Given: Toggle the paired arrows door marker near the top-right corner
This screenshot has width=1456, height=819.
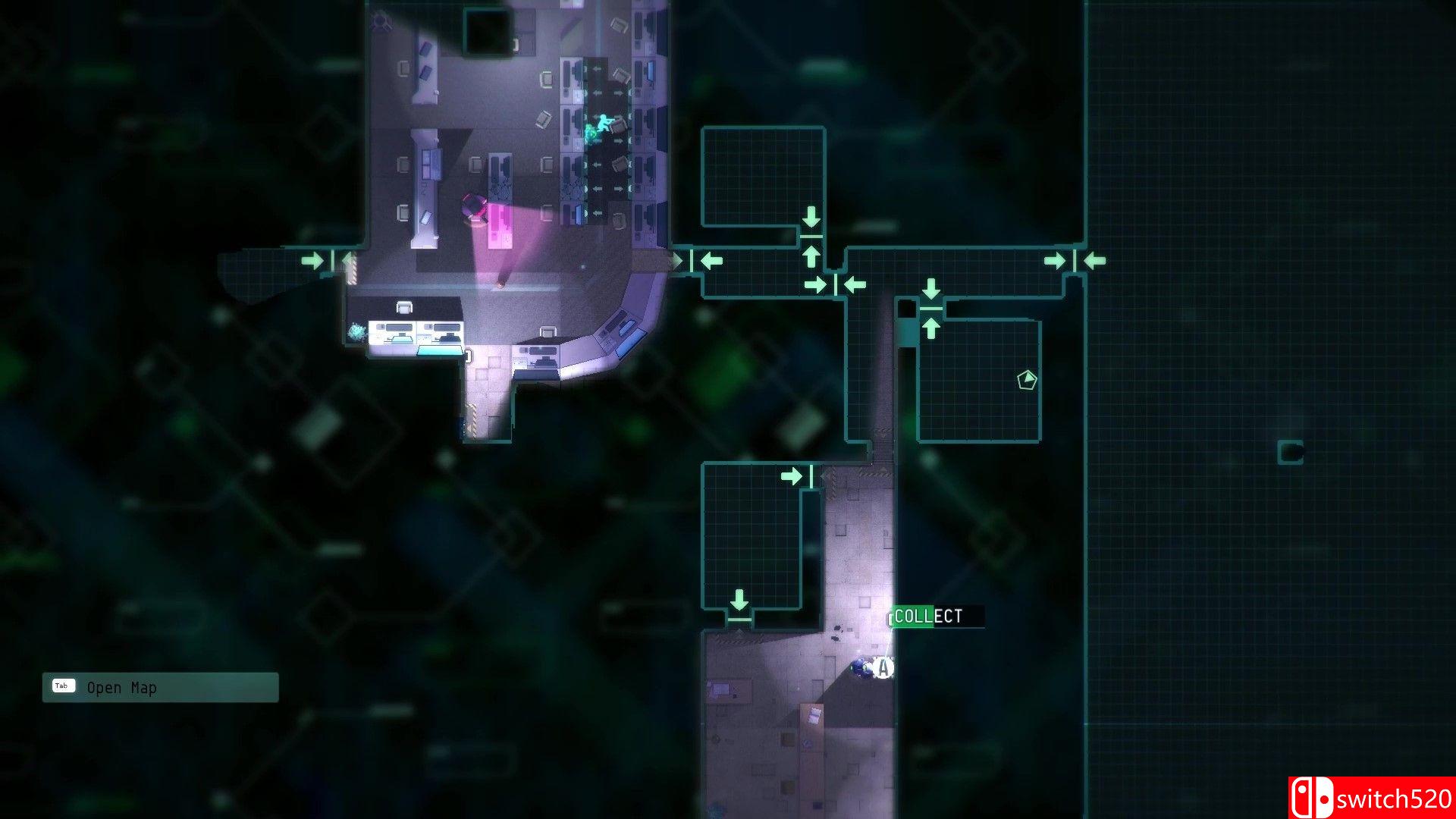Looking at the screenshot, I should pos(1075,260).
